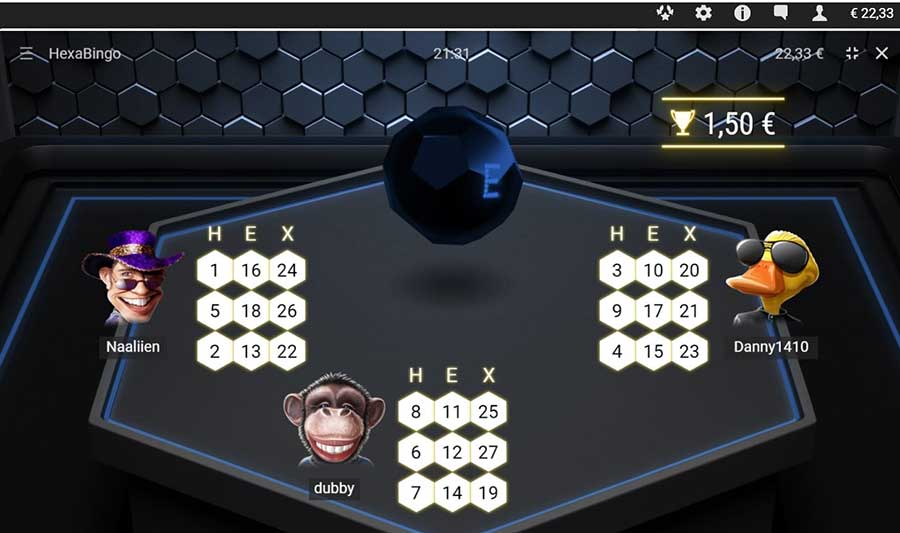Open the chat speech bubble icon

click(x=781, y=13)
